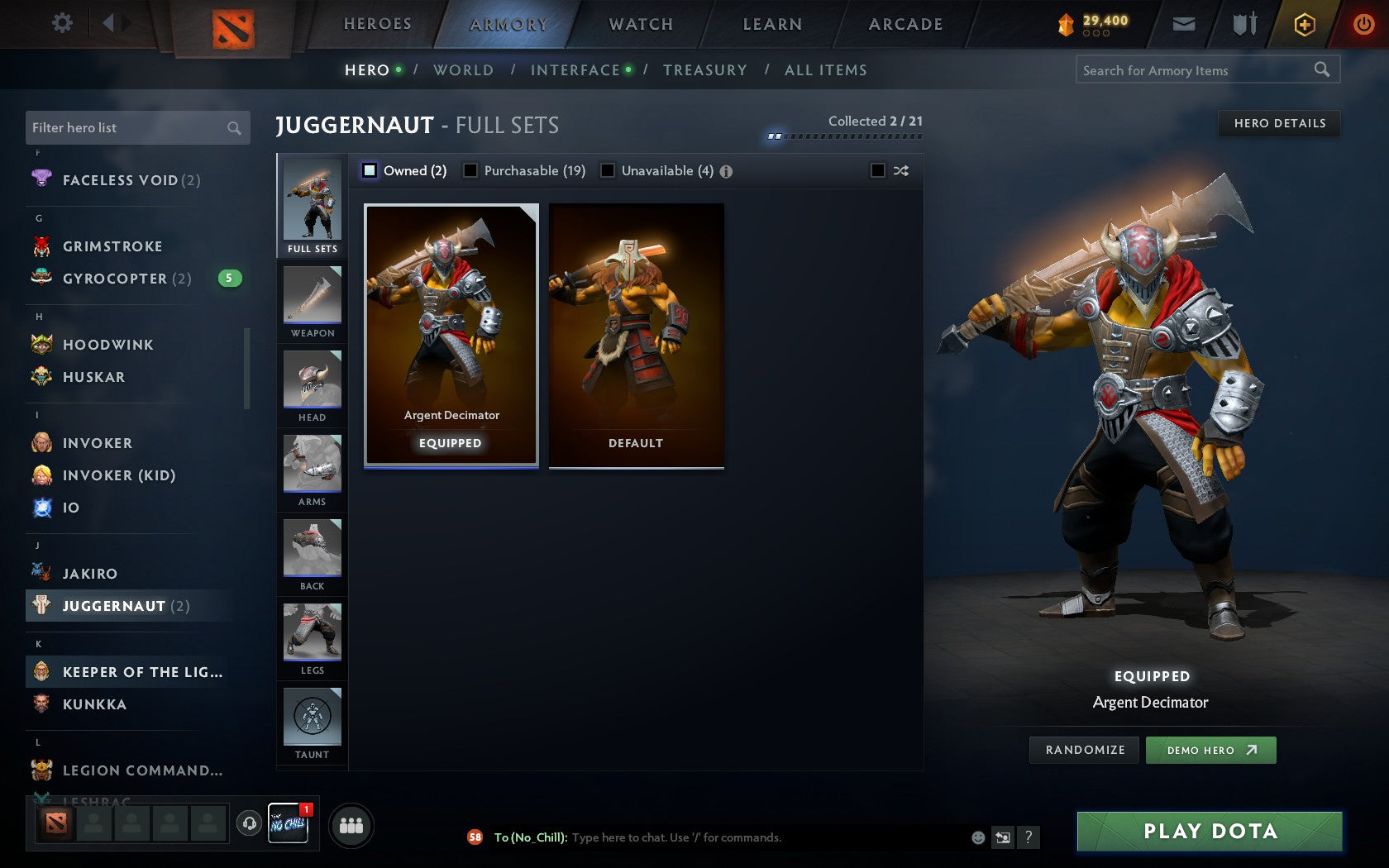Click the settings gear in the top left
The image size is (1389, 868).
click(60, 23)
